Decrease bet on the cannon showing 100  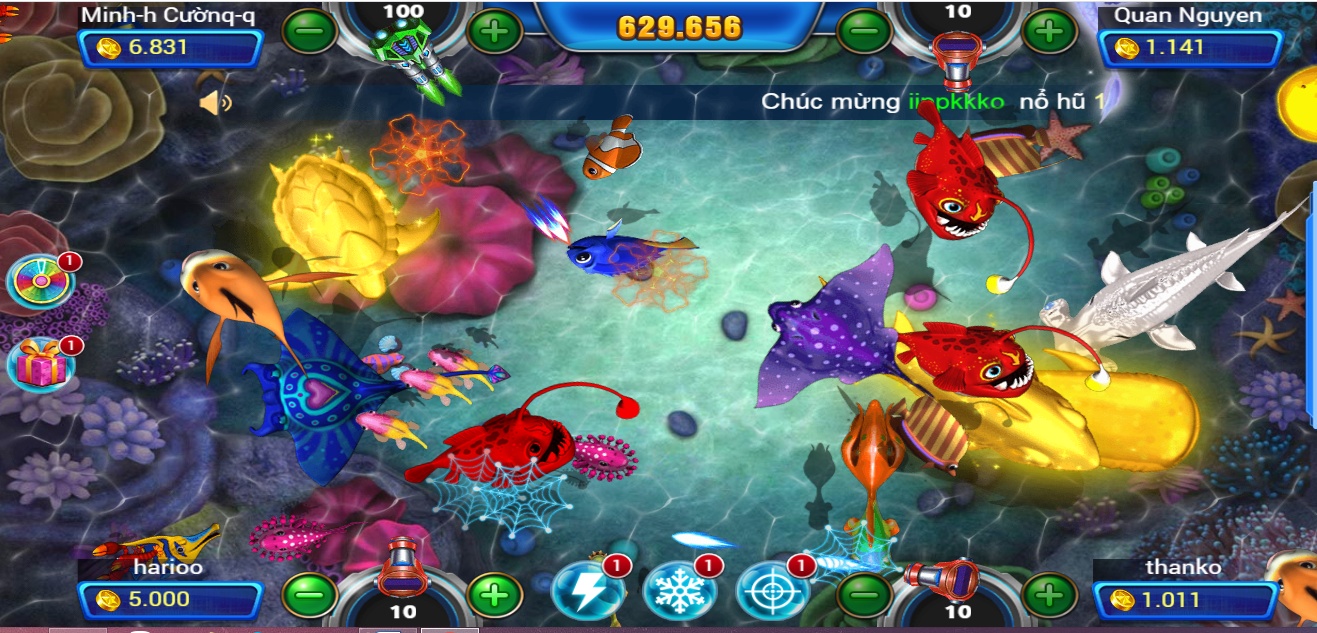pos(309,31)
